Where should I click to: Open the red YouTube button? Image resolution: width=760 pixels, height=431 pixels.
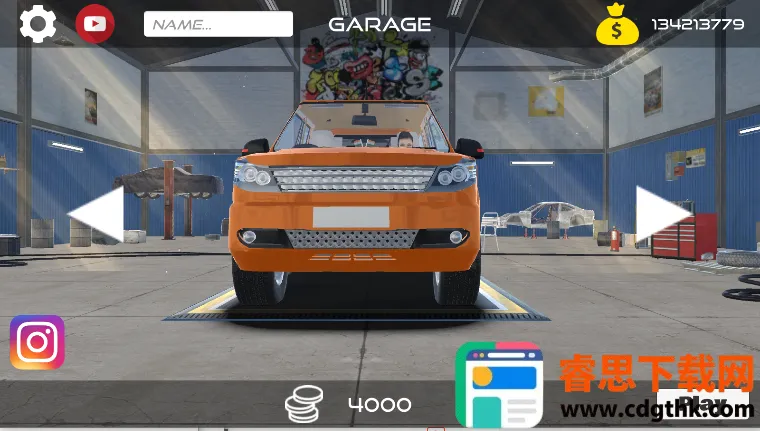click(95, 24)
